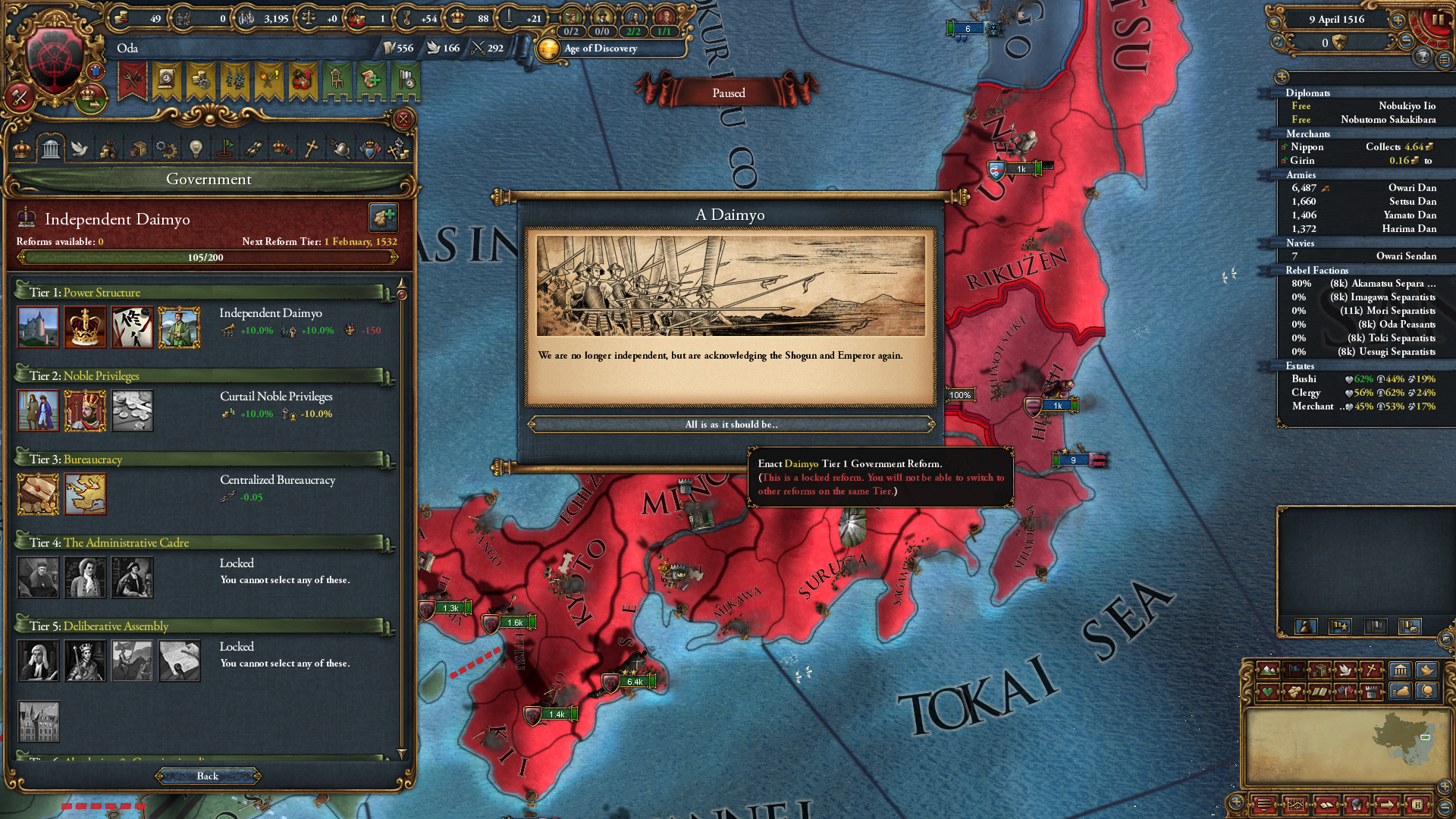Toggle the diplomacy mapmode dove button
The image size is (1456, 819).
(1346, 670)
